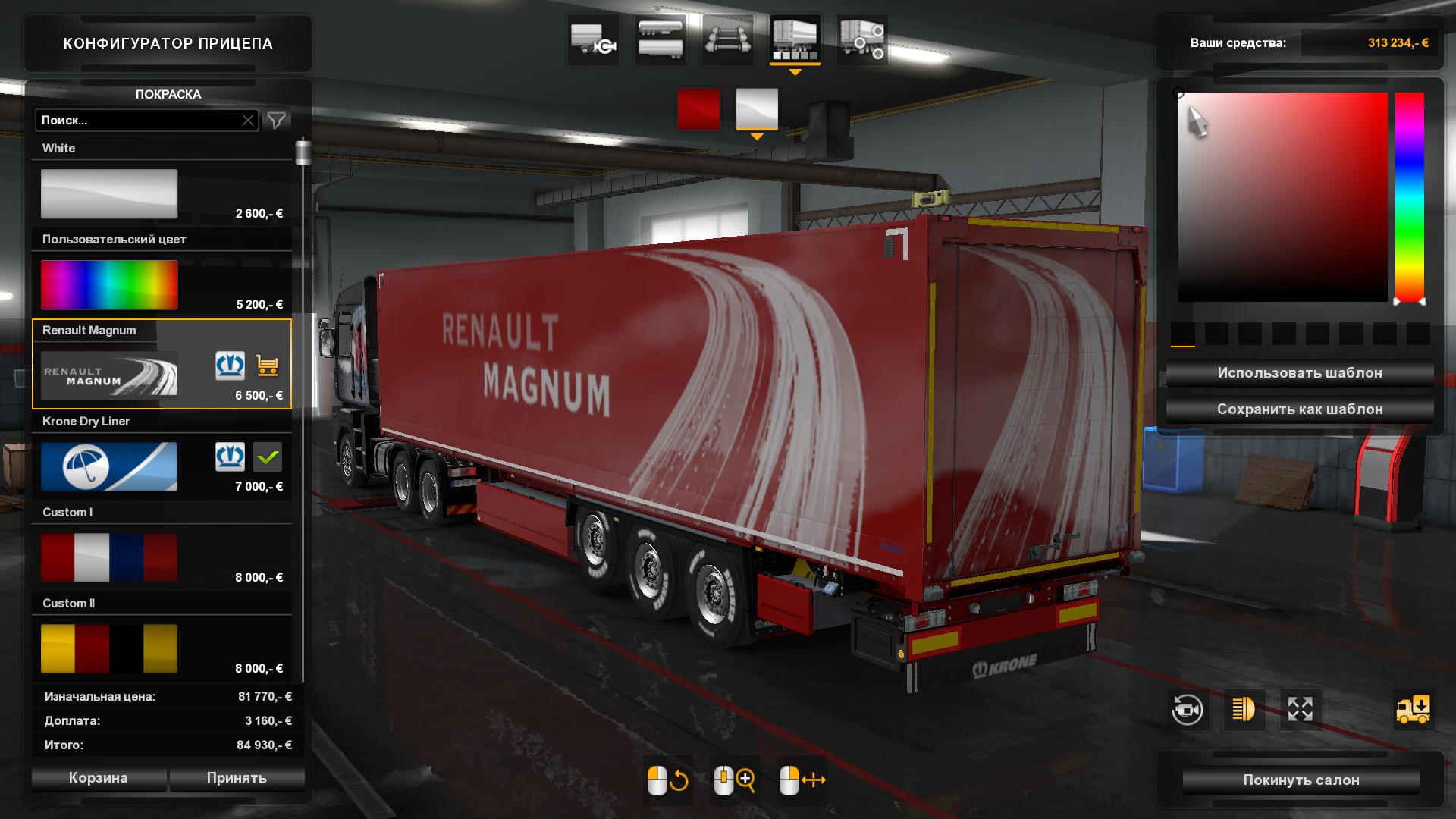Switch to the red paint tab
1456x819 pixels.
(699, 109)
